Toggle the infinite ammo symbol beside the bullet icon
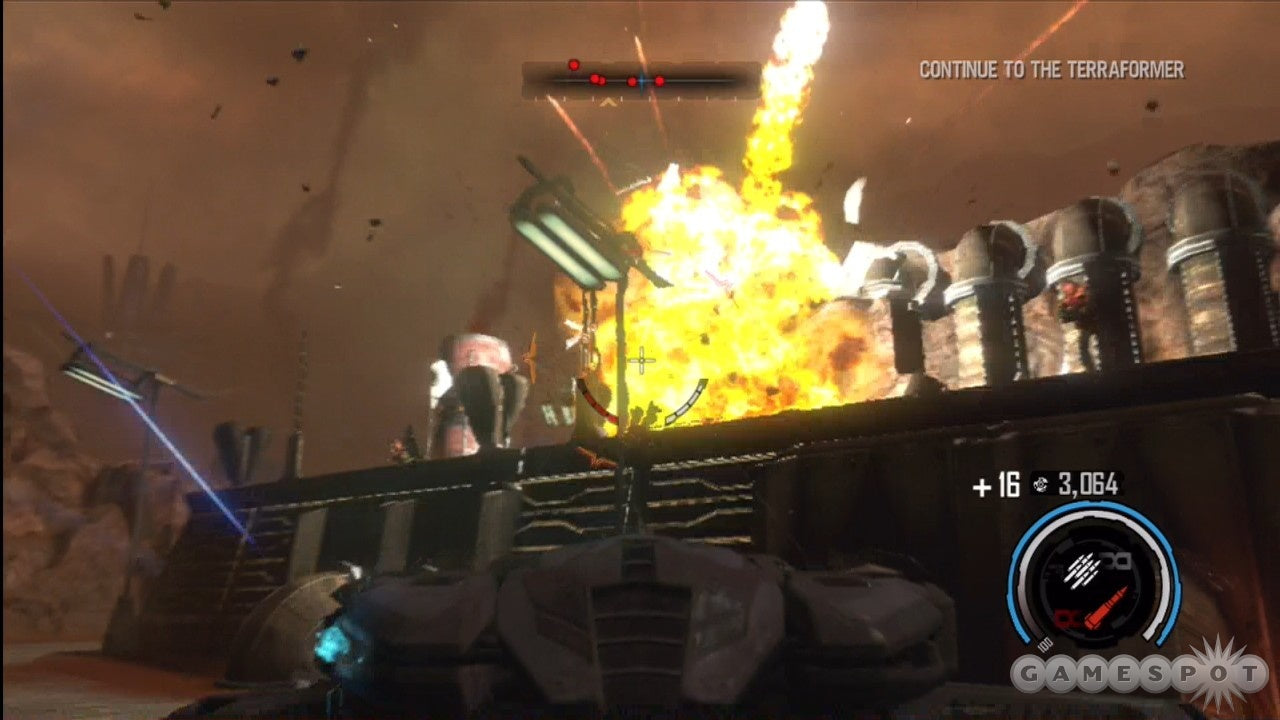 (x=1117, y=560)
